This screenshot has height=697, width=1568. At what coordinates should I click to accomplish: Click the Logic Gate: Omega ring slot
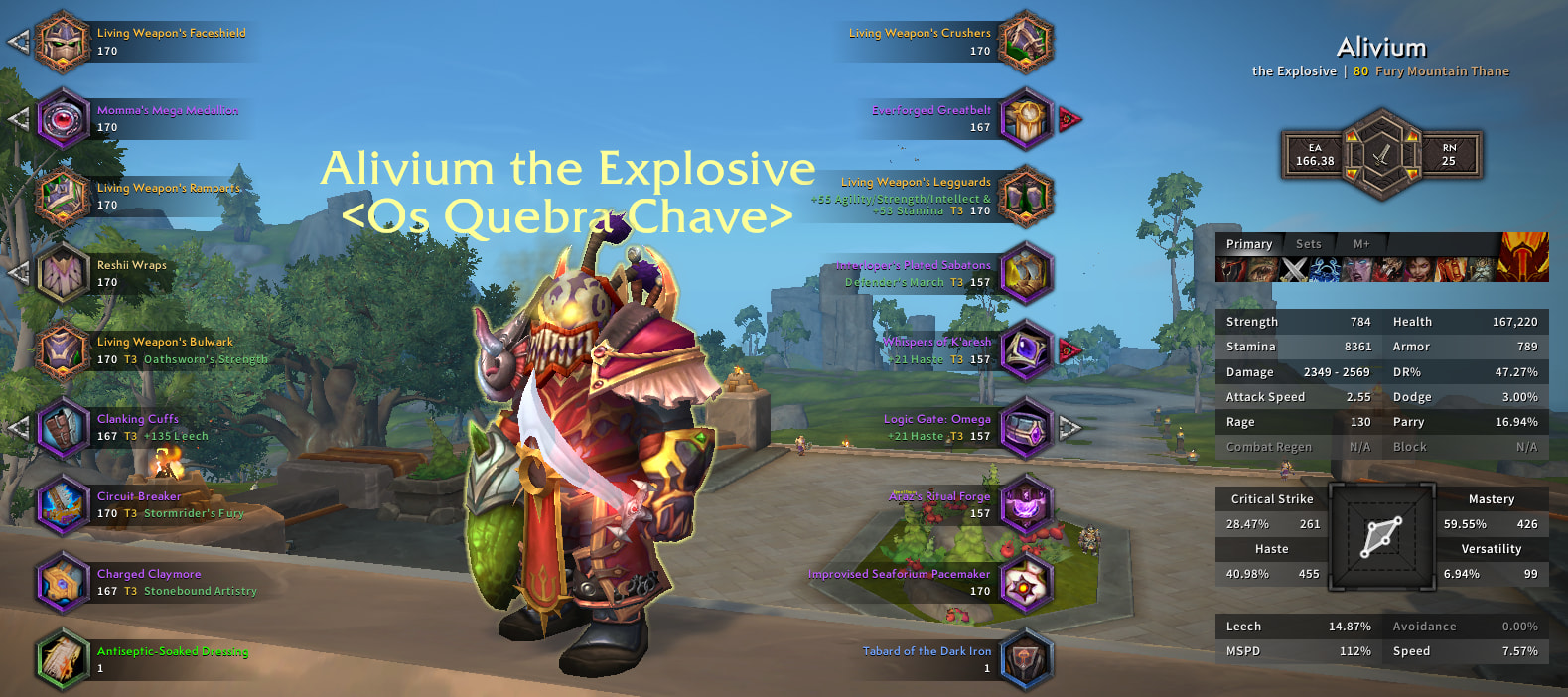tap(1025, 428)
